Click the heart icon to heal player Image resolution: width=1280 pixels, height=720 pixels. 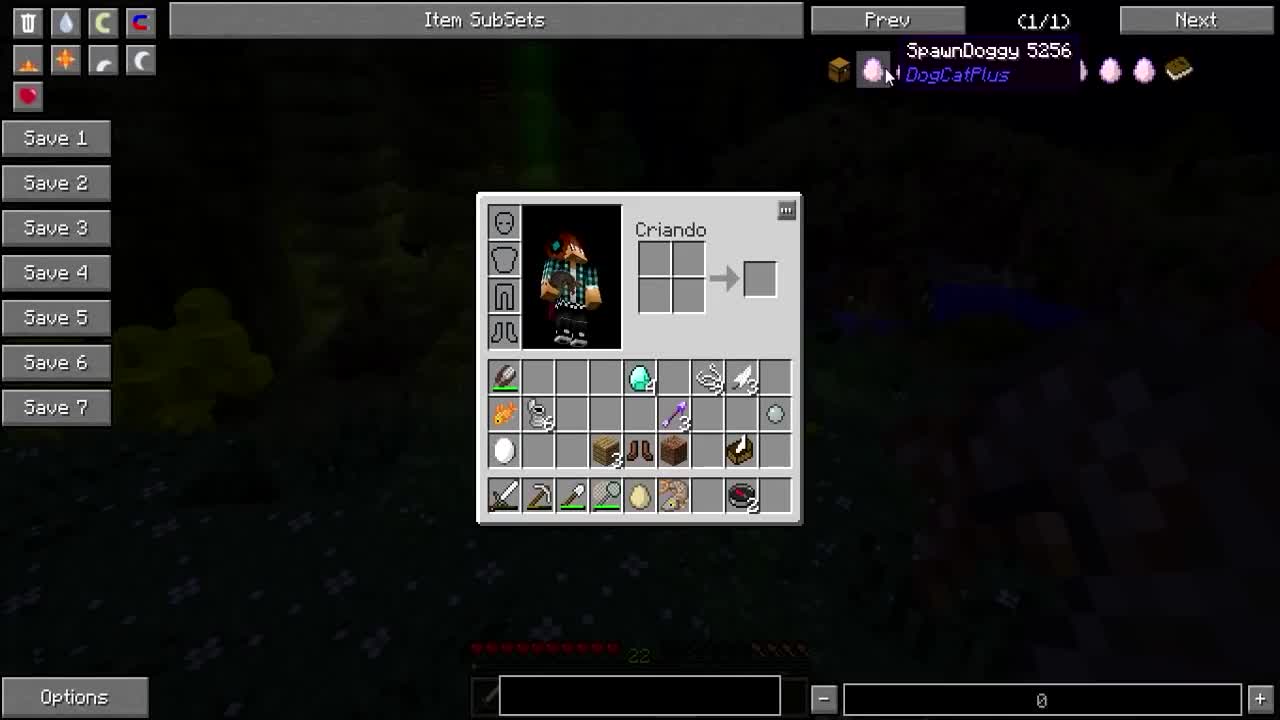[27, 96]
